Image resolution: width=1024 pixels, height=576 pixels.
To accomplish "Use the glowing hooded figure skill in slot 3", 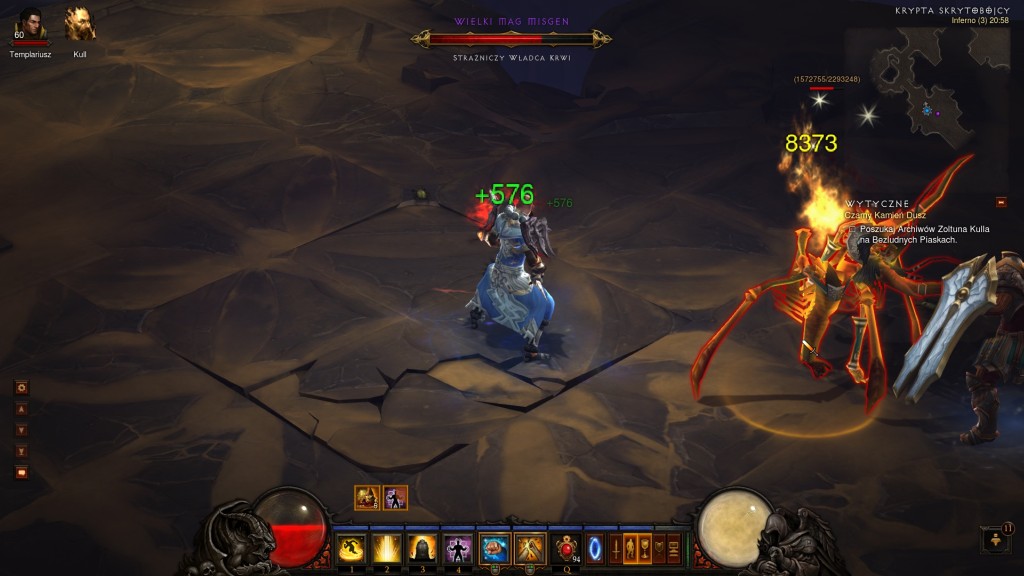I will pos(421,548).
